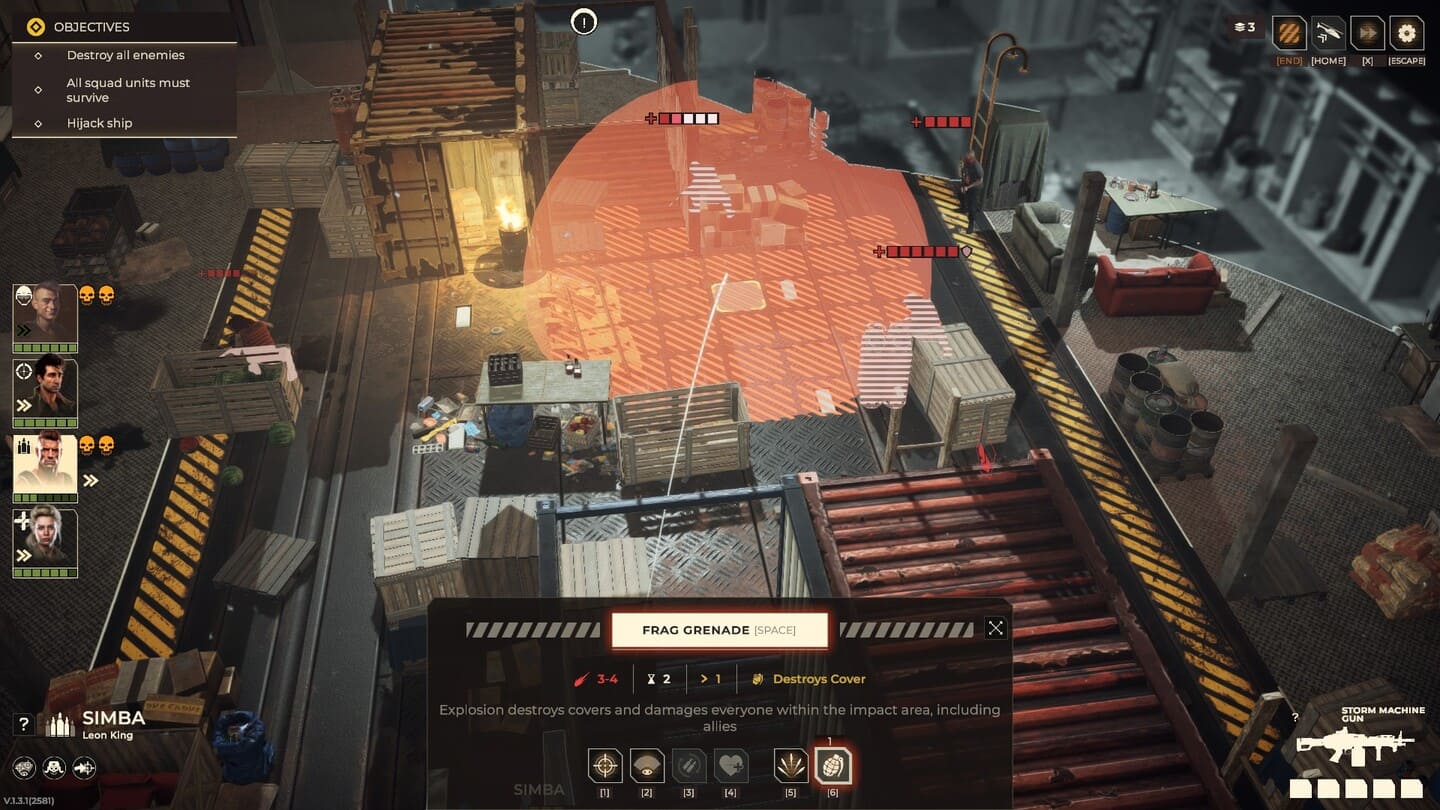Select the frag grenade ability icon
Image resolution: width=1440 pixels, height=810 pixels.
pyautogui.click(x=833, y=766)
